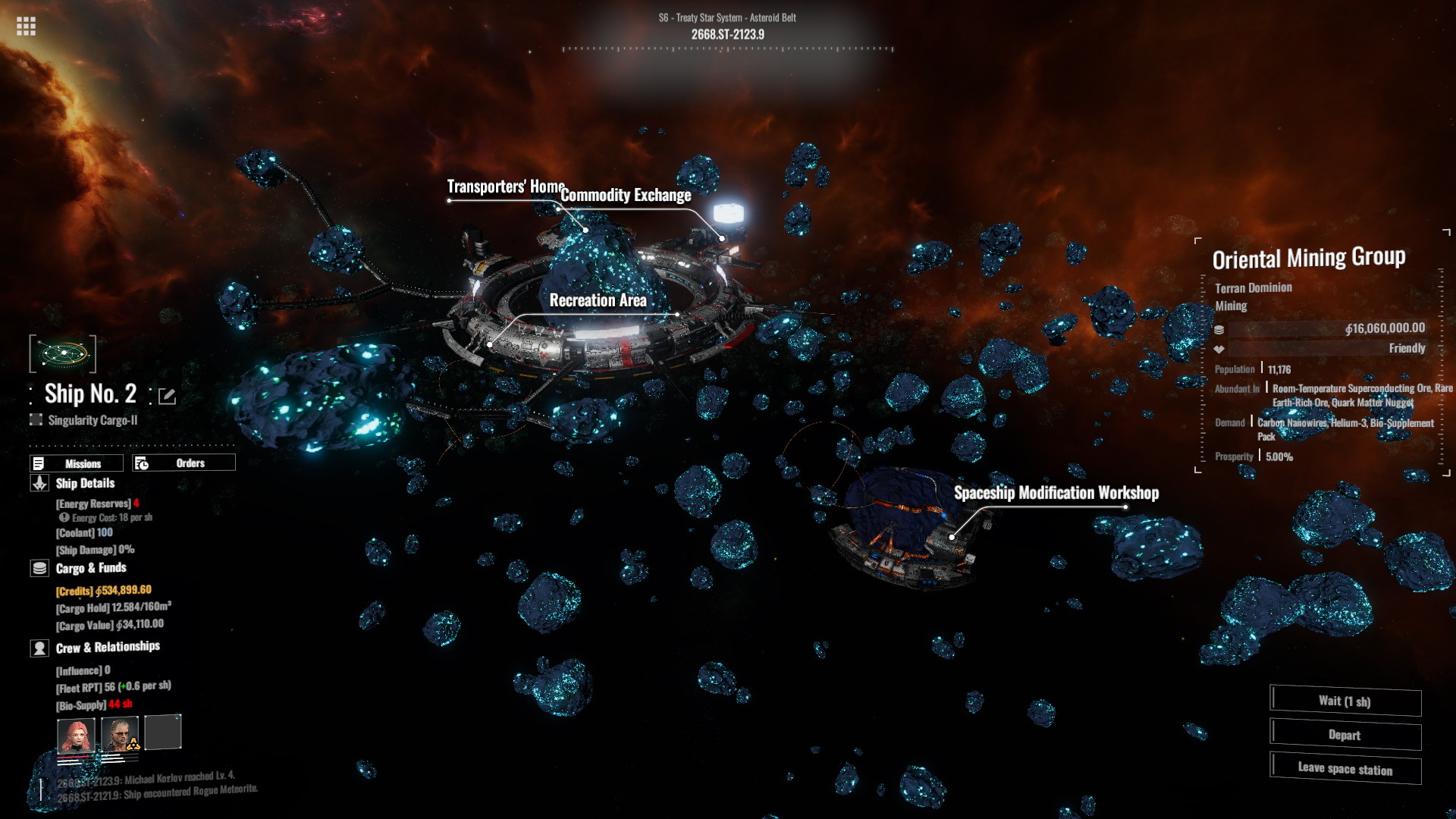Enter the Commodity Exchange
This screenshot has width=1456, height=819.
pos(626,196)
